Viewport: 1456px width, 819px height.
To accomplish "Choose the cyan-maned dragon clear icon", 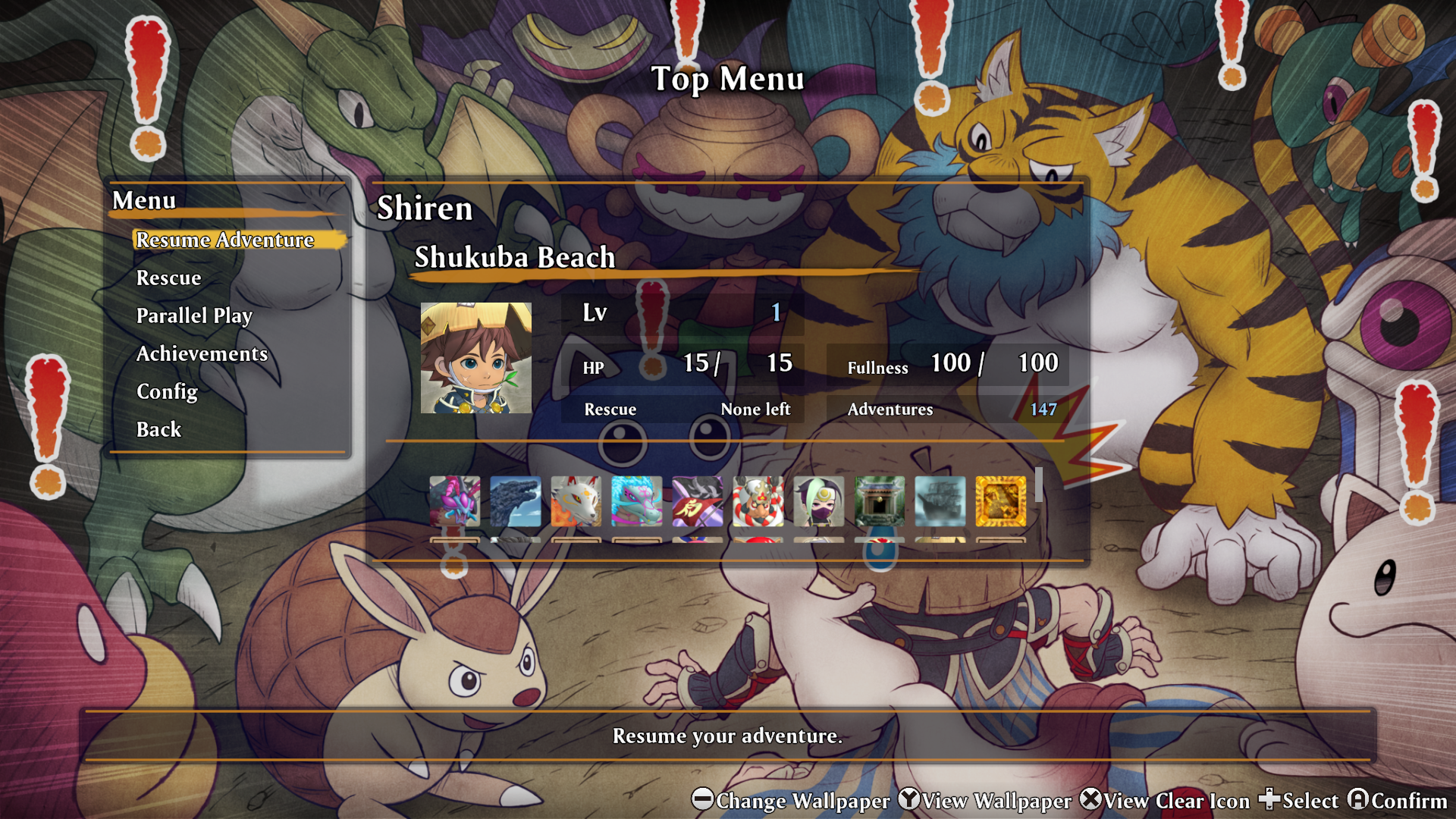I will 637,501.
